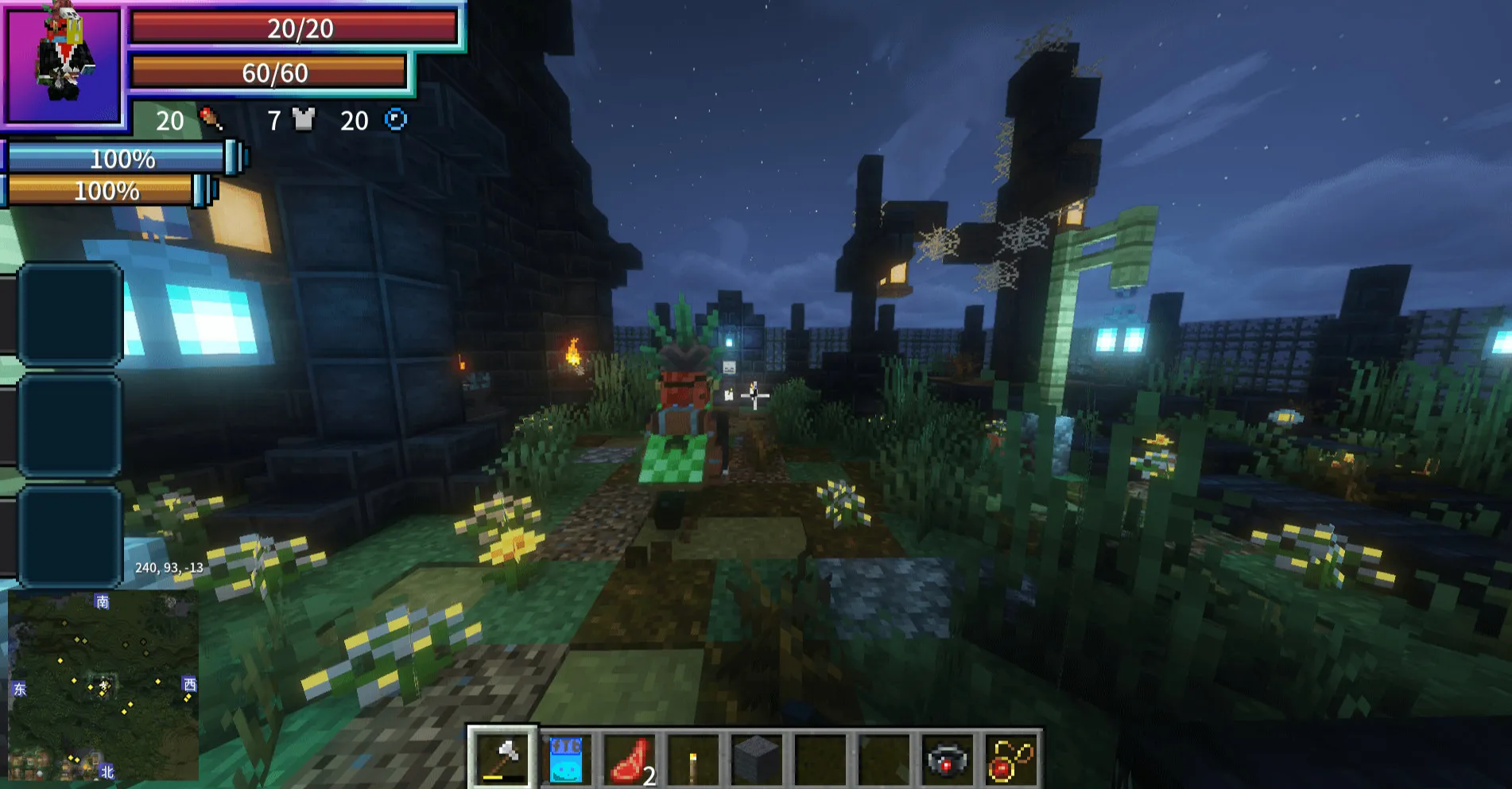Choose the gold amulet with red gem

1010,760
